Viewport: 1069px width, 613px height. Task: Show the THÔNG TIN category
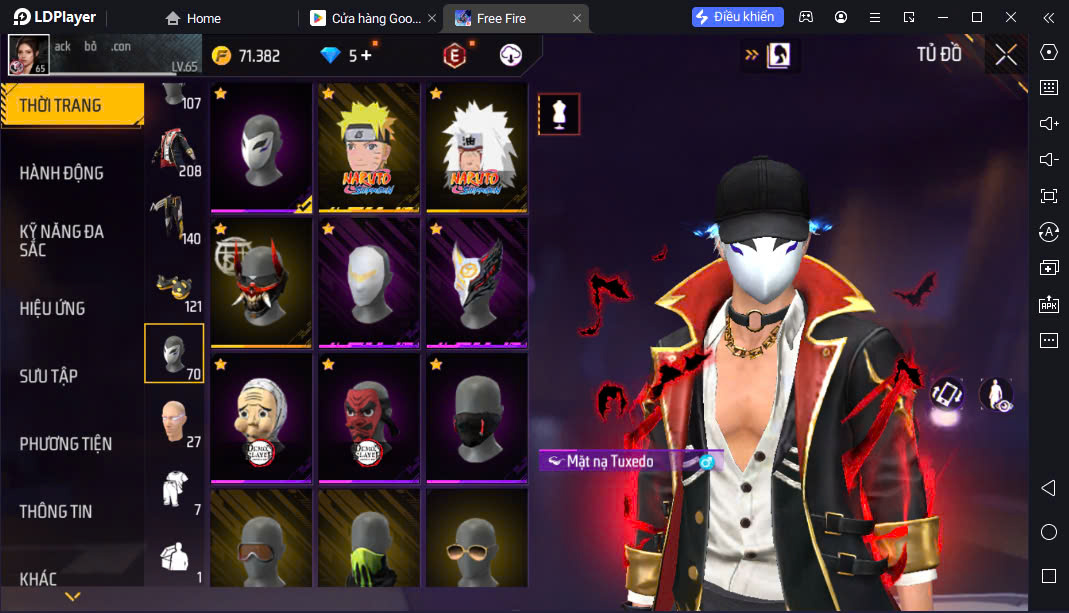point(56,511)
